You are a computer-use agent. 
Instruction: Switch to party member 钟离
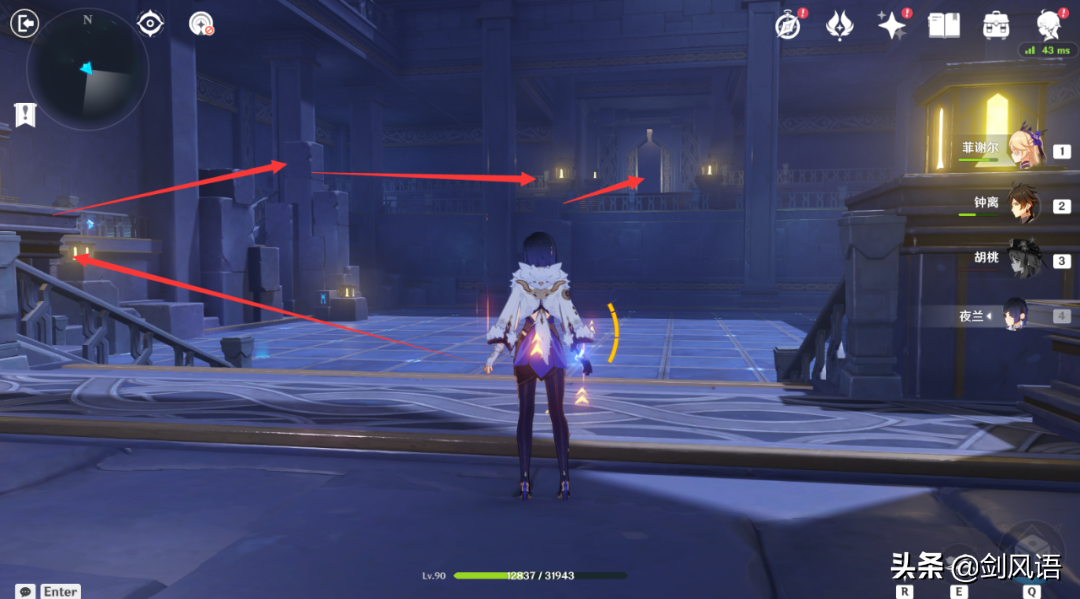(x=1025, y=203)
